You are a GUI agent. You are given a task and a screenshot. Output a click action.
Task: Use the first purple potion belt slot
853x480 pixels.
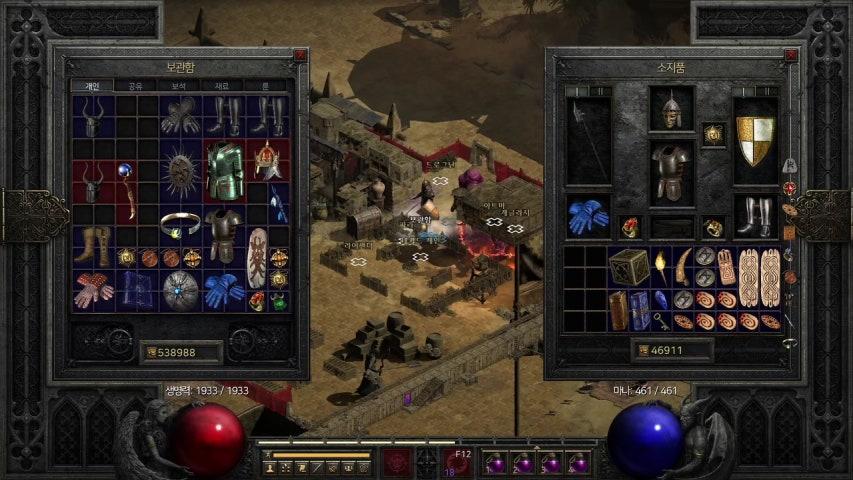[x=495, y=462]
